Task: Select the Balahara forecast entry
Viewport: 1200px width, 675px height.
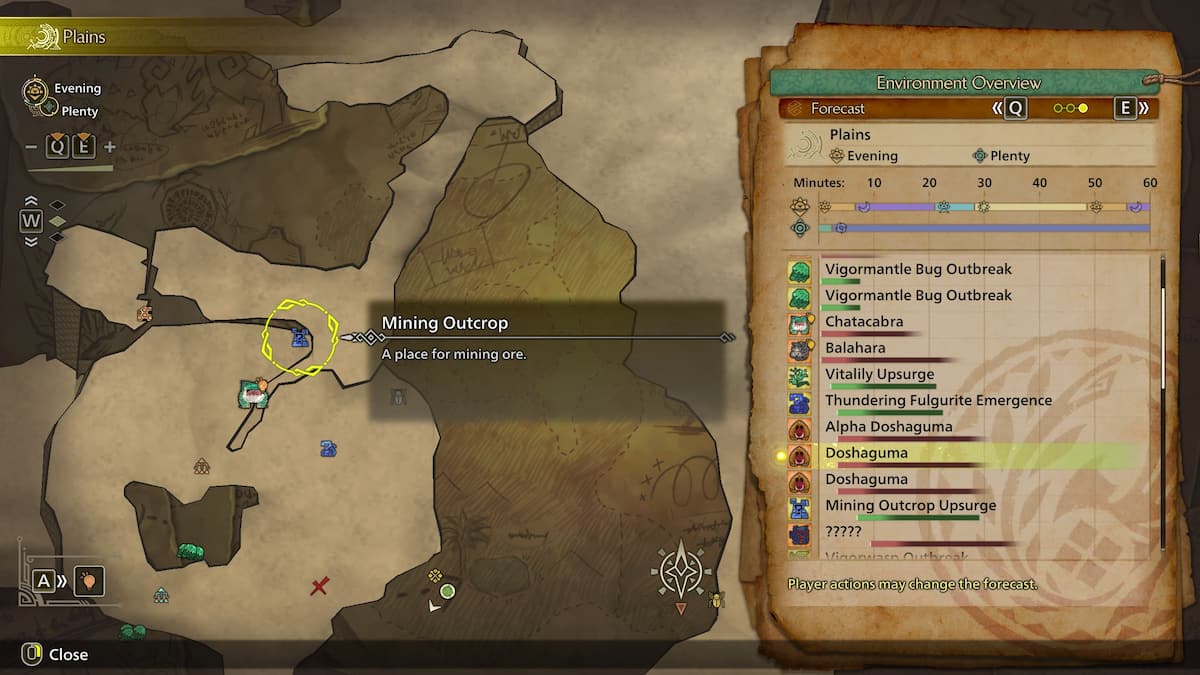Action: point(854,348)
